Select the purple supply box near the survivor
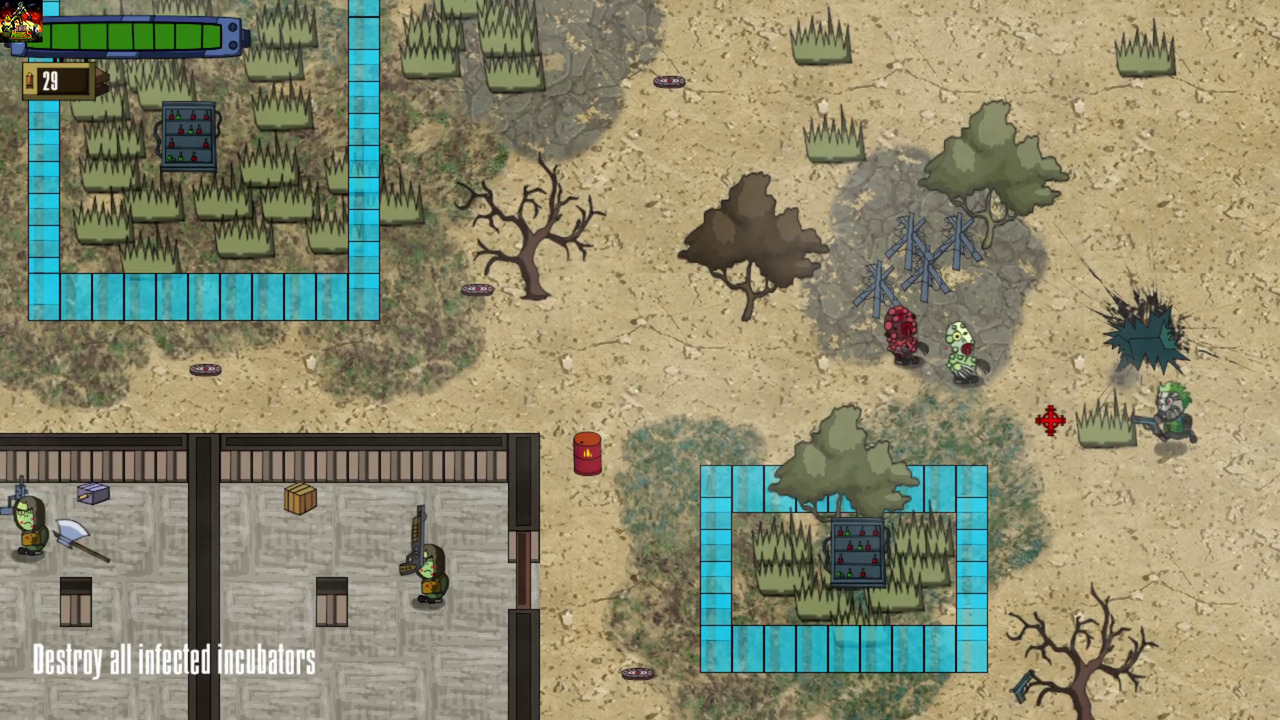 pyautogui.click(x=92, y=494)
